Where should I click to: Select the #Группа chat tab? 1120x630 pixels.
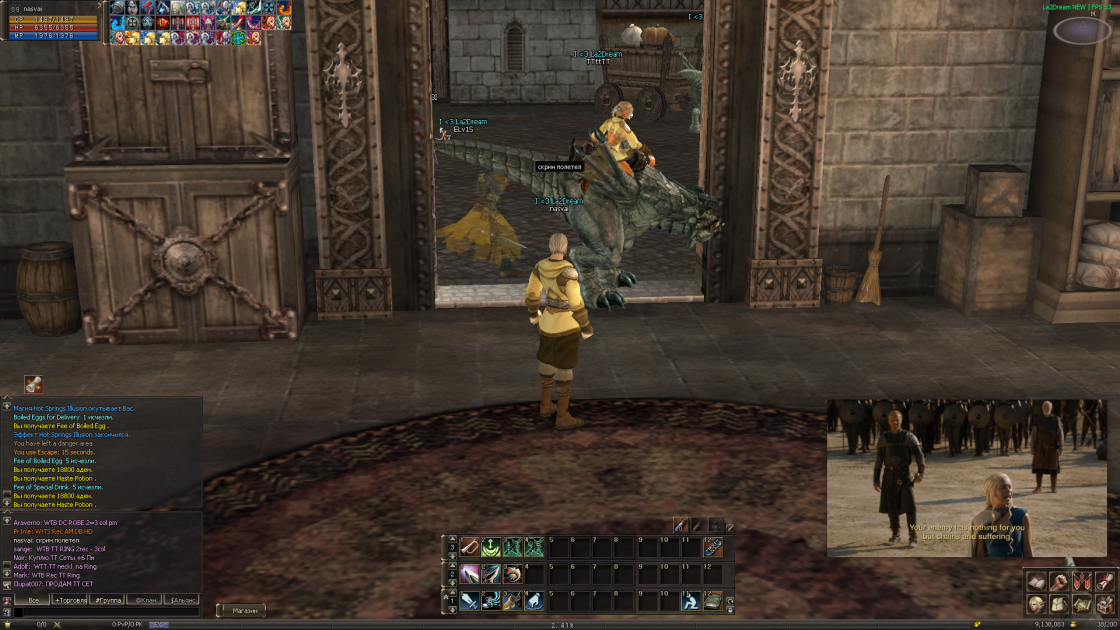click(x=108, y=600)
